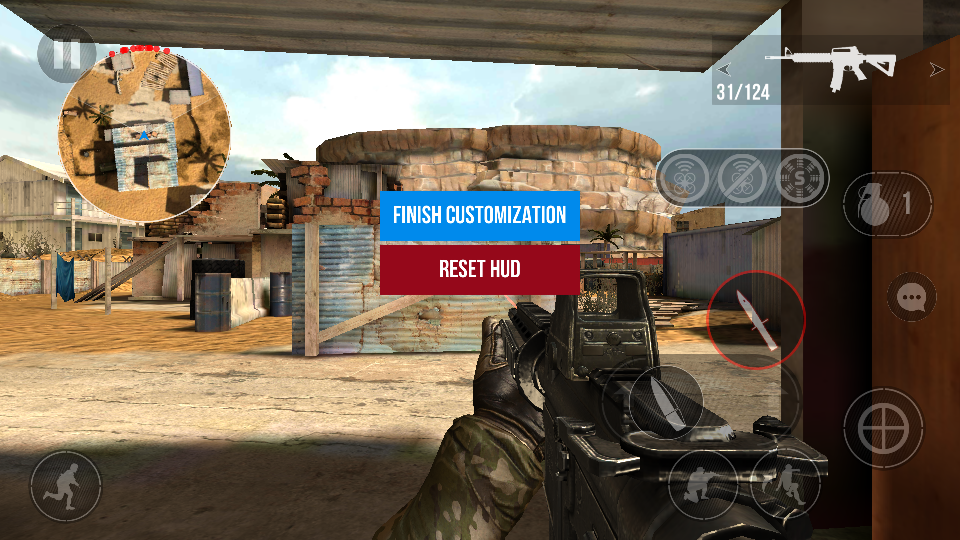
Task: Choose Reset HUD
Action: pyautogui.click(x=480, y=269)
